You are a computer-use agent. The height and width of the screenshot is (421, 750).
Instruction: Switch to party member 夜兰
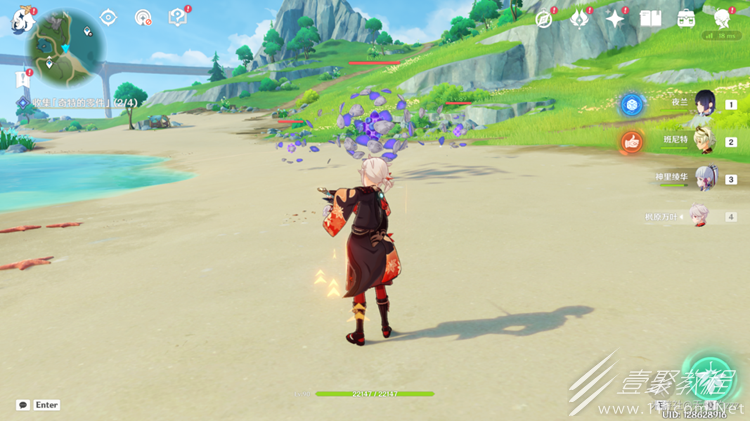click(705, 104)
